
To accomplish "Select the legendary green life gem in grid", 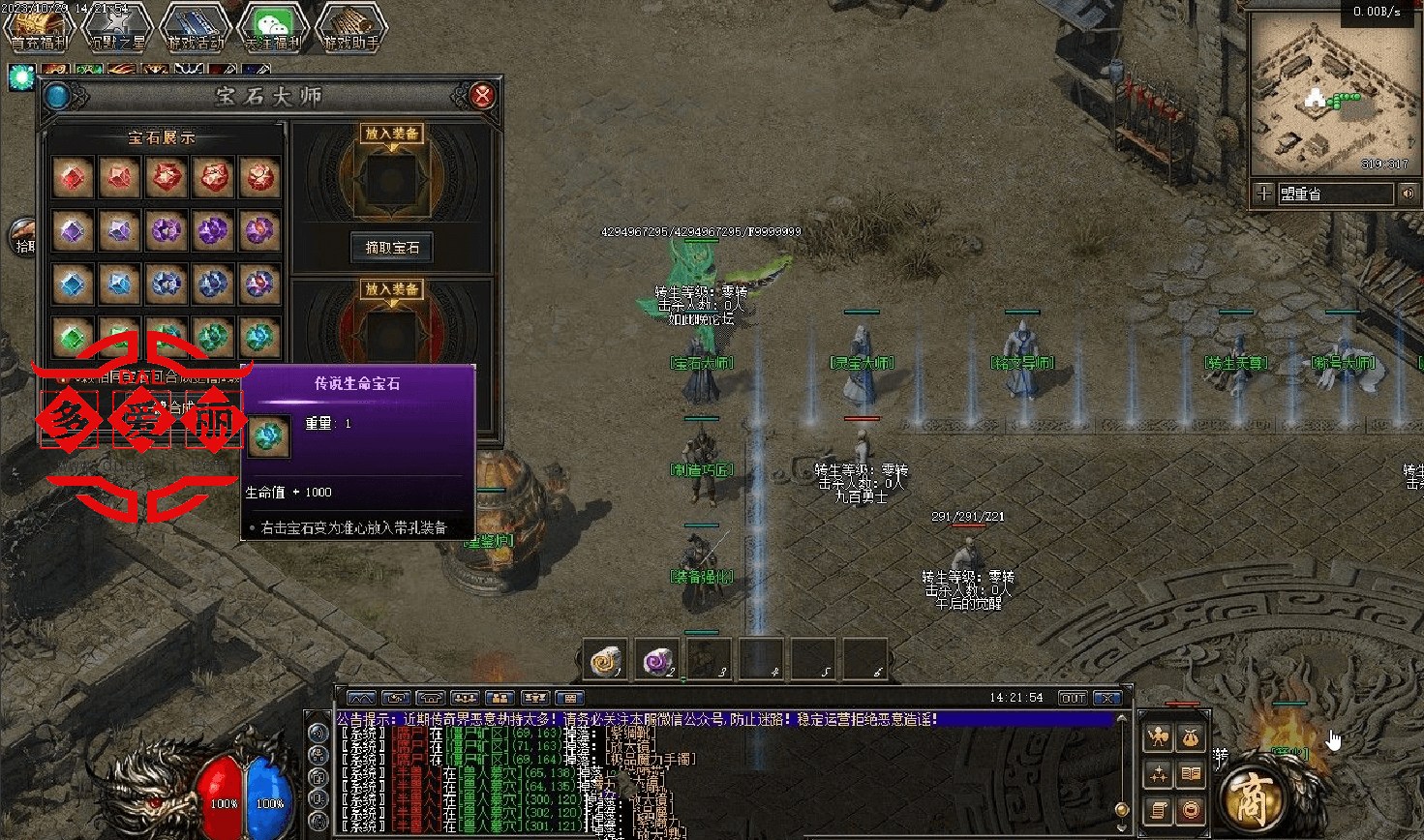I will click(259, 337).
